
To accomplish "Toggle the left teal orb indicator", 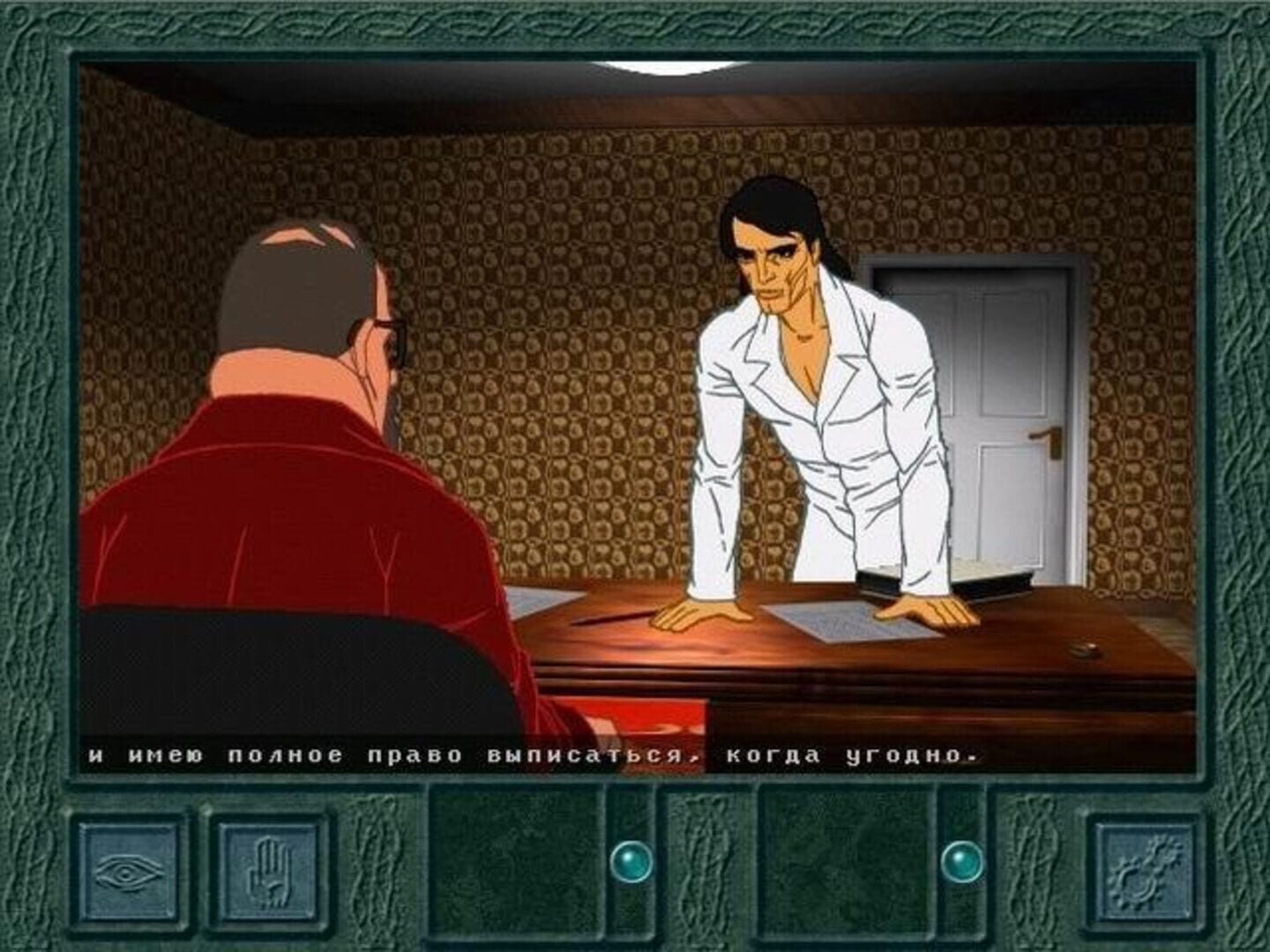I will (633, 861).
